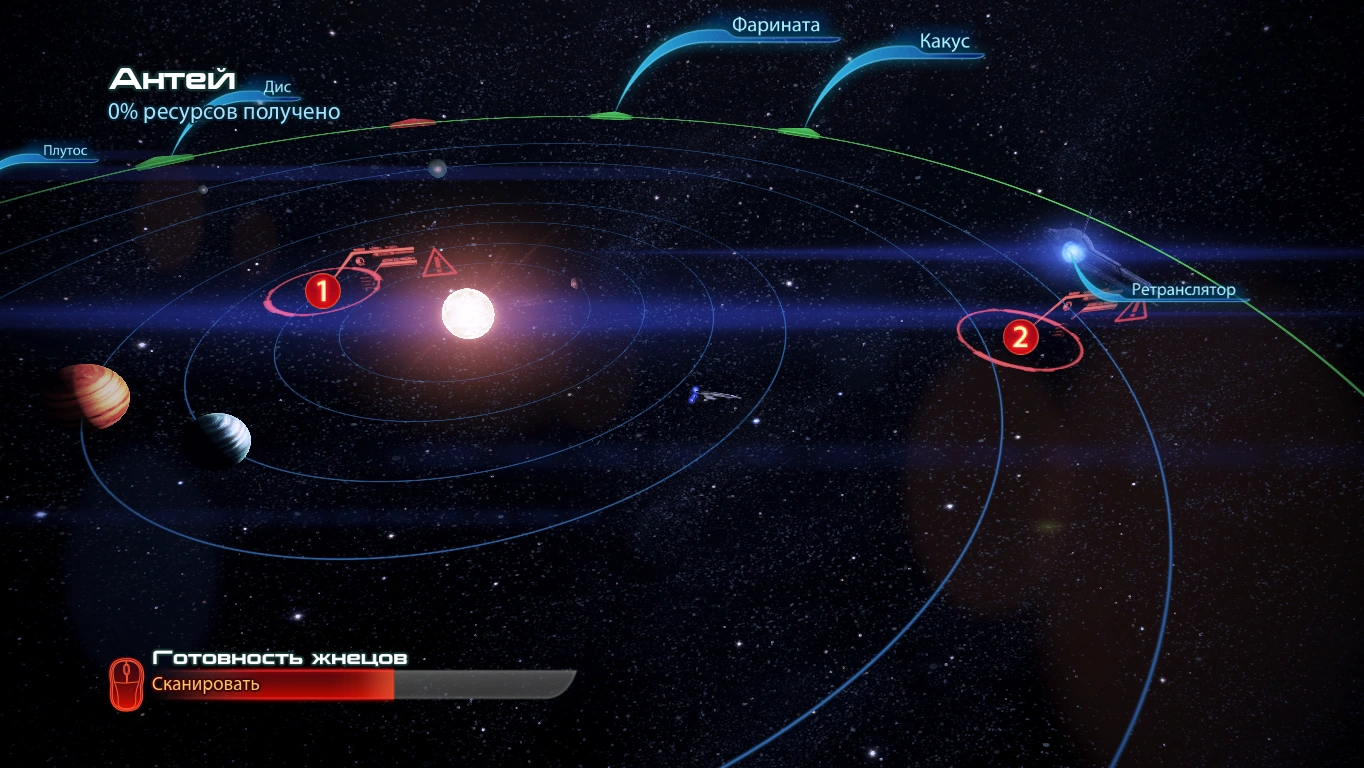Select the Дис system label
Screen dimensions: 1364x768
pyautogui.click(x=277, y=87)
